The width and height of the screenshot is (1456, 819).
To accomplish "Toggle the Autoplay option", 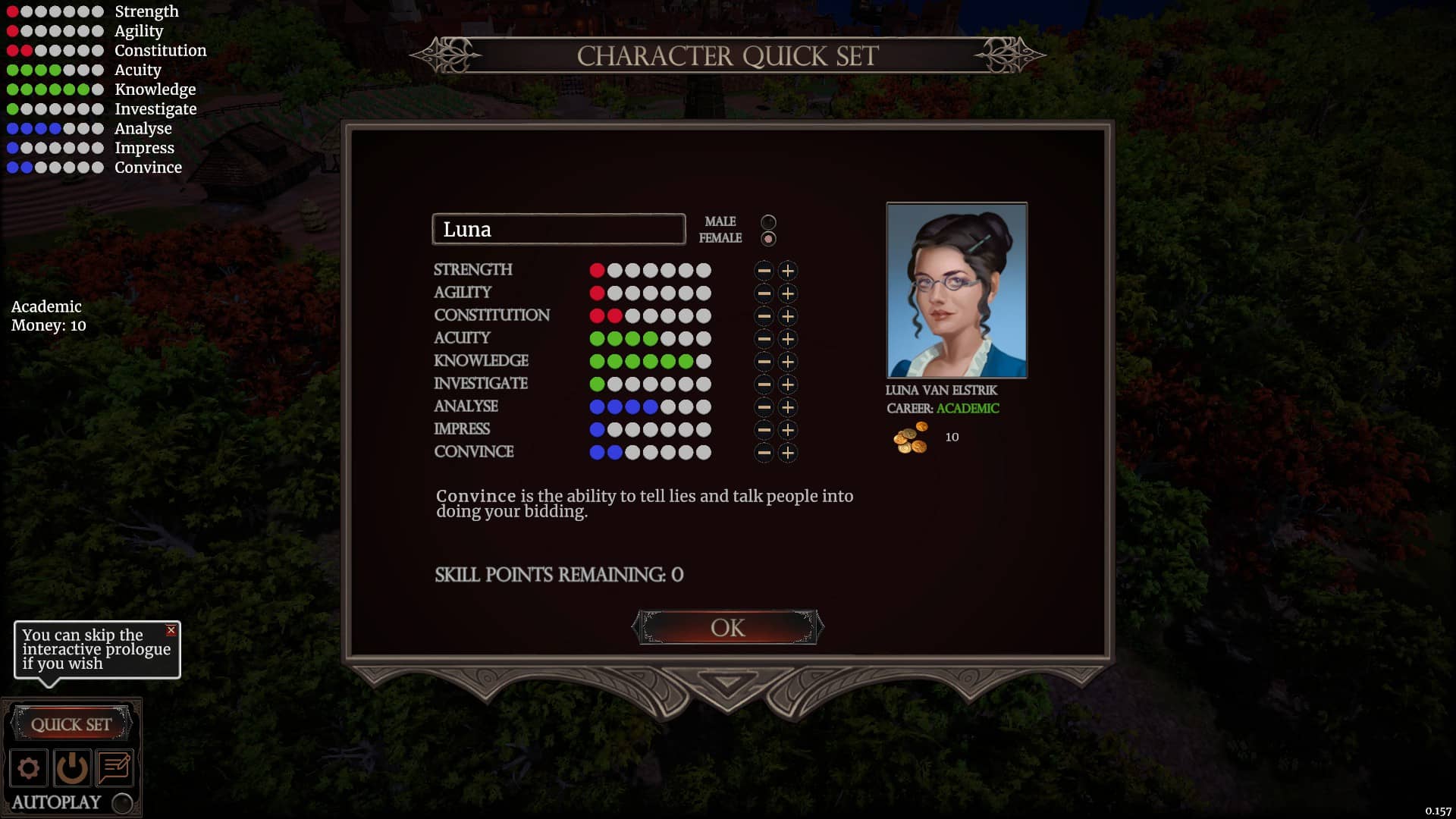I will tap(122, 803).
